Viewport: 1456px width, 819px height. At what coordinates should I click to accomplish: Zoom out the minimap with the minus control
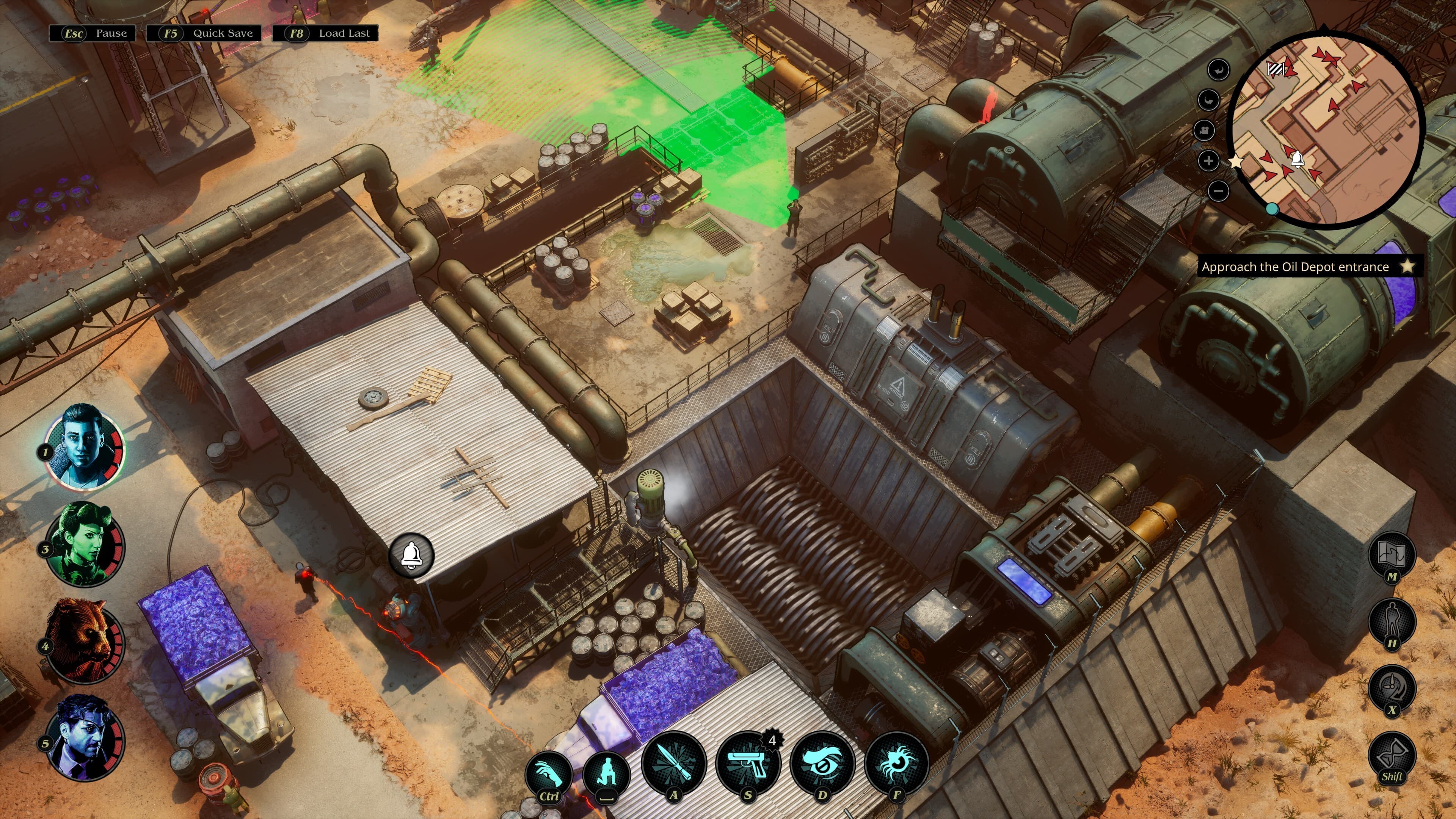[x=1219, y=191]
